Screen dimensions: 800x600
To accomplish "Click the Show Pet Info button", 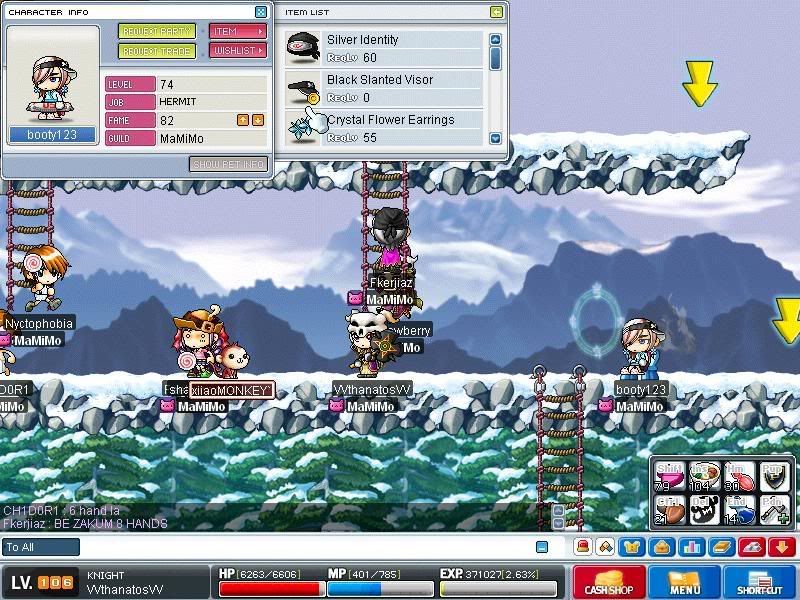I will click(228, 164).
